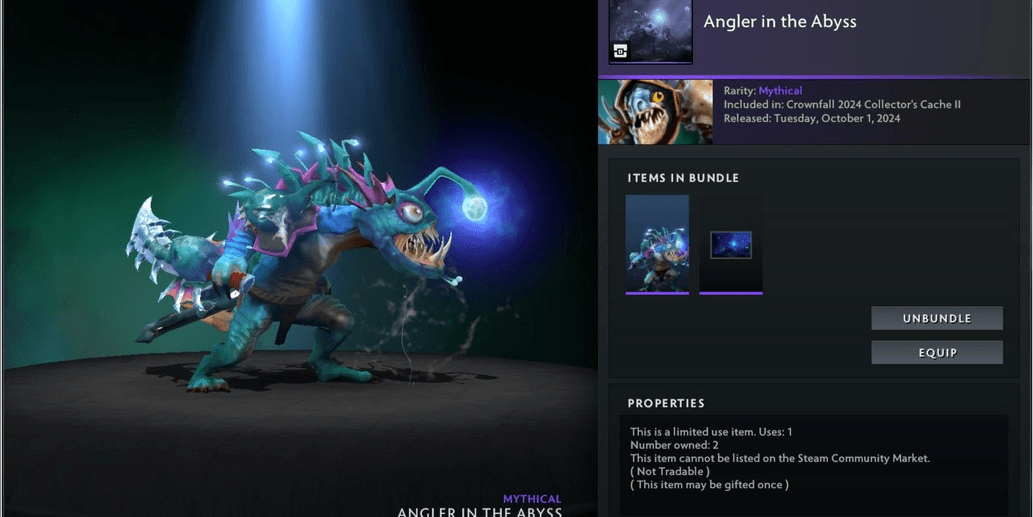Click the Unbundle button
1033x517 pixels.
pos(936,318)
